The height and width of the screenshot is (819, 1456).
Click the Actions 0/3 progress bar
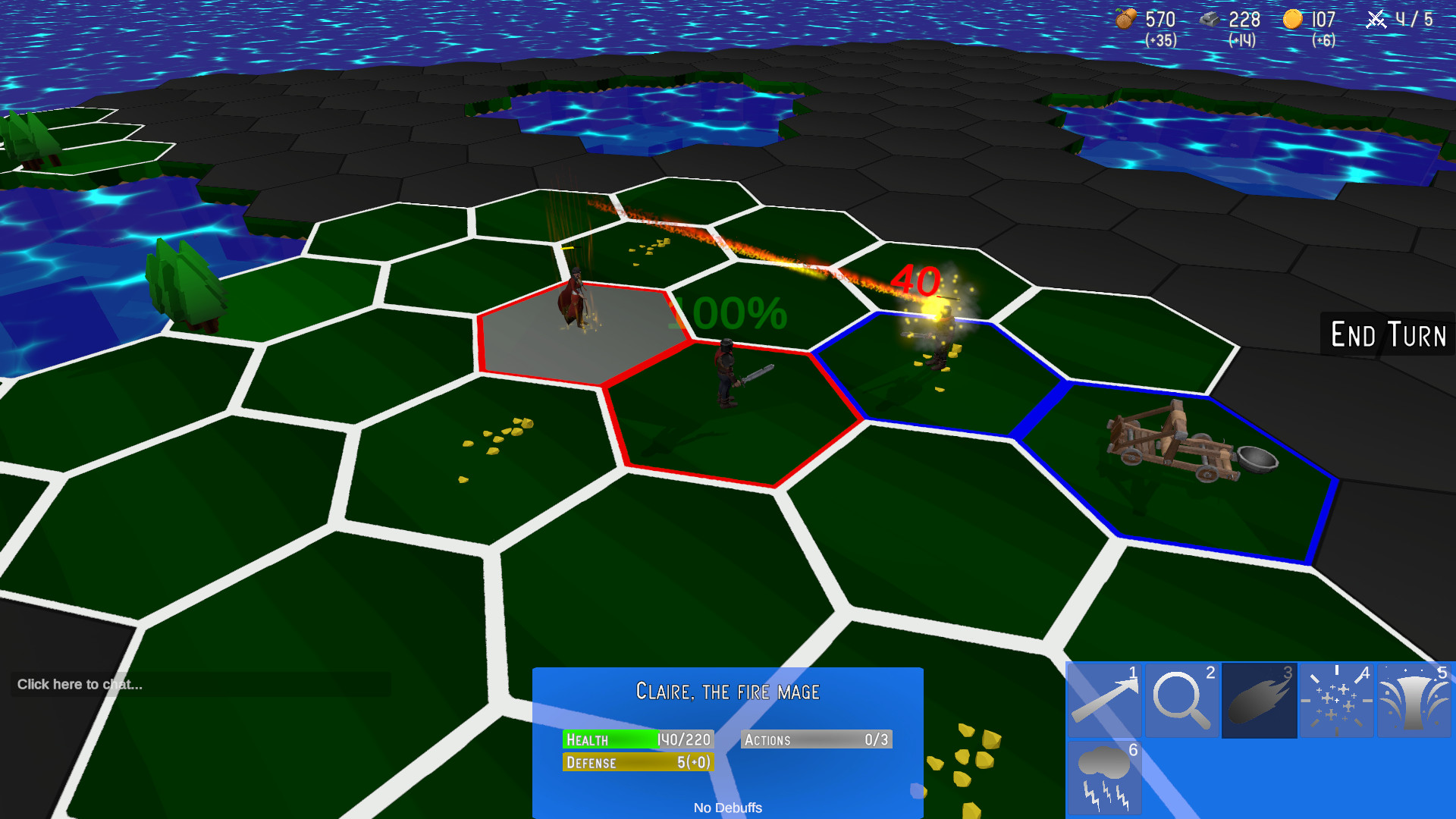click(x=816, y=739)
